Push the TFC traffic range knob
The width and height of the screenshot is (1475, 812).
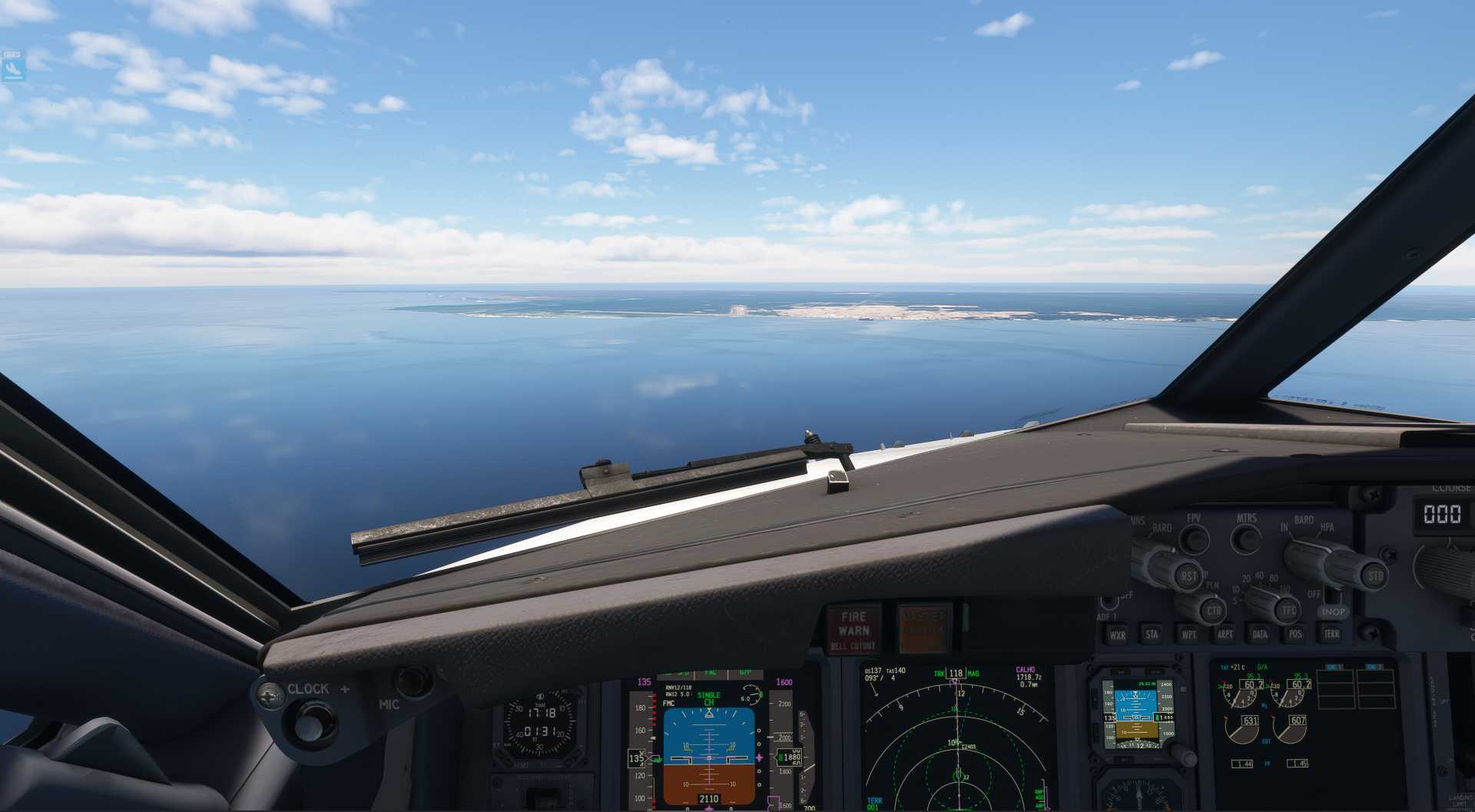point(1287,611)
